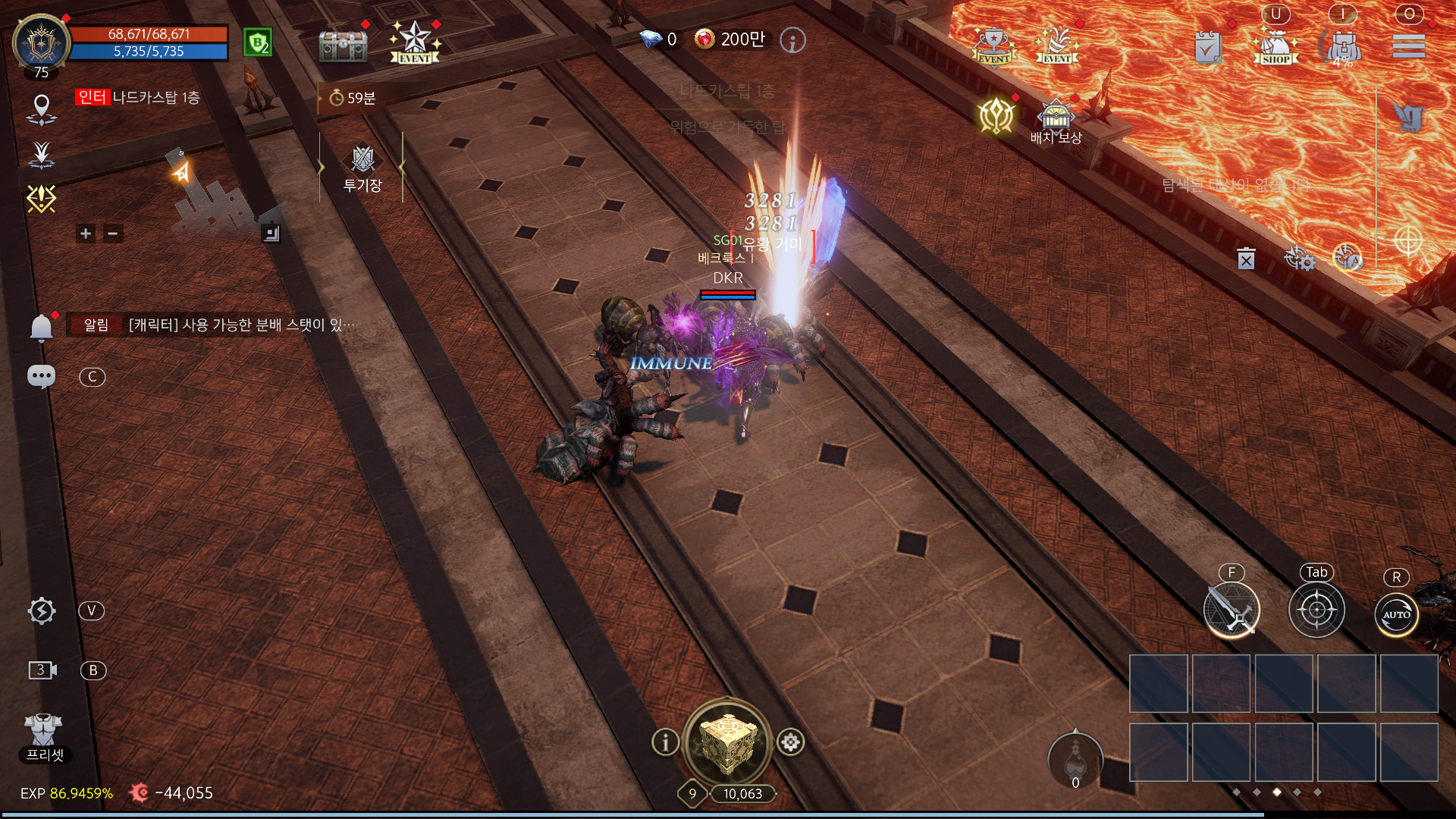Viewport: 1456px width, 819px height.
Task: Select target with the crosshair button
Action: click(1316, 610)
